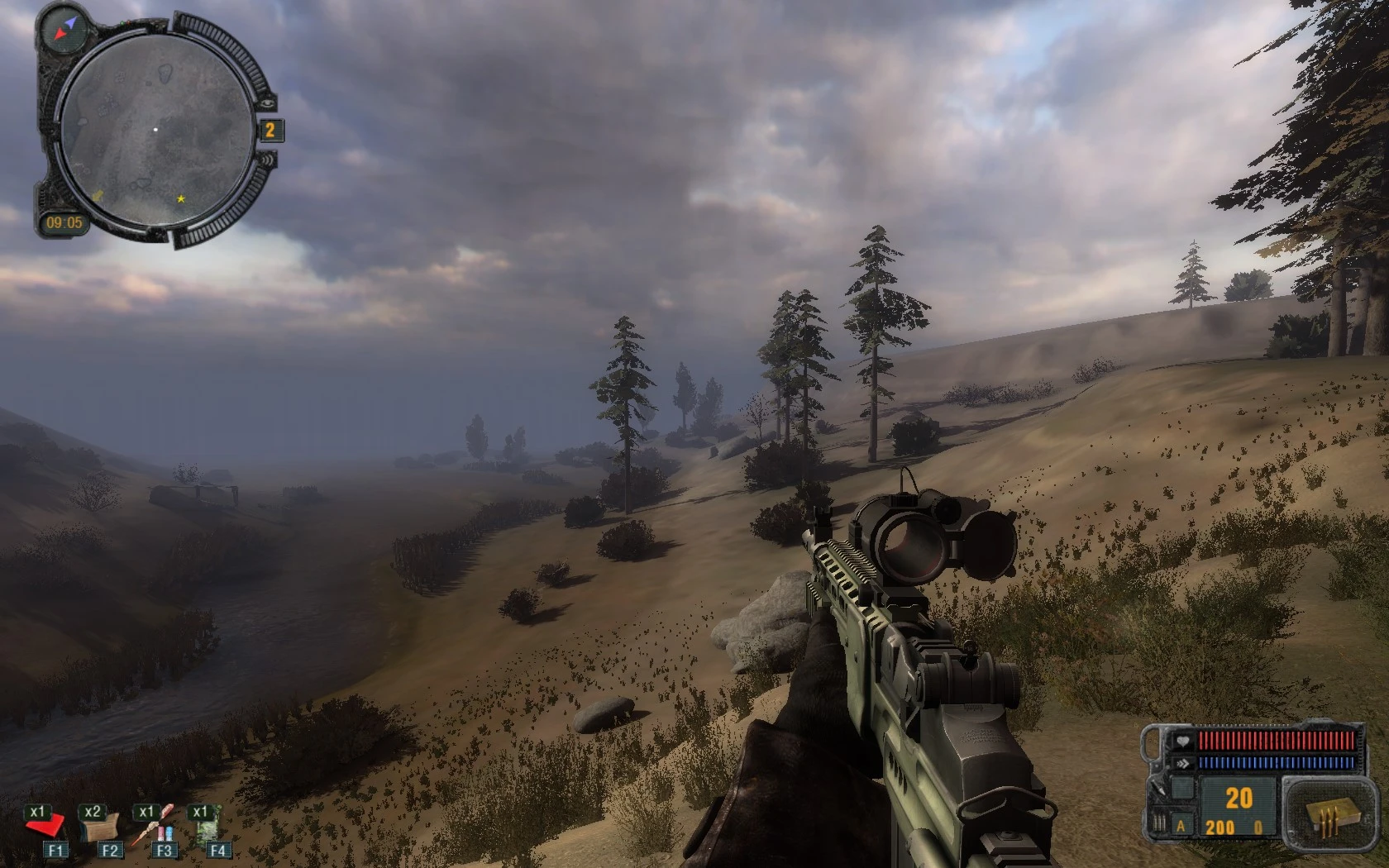The width and height of the screenshot is (1389, 868).
Task: Open the yellow '2' counter beside the minimap
Action: click(270, 130)
